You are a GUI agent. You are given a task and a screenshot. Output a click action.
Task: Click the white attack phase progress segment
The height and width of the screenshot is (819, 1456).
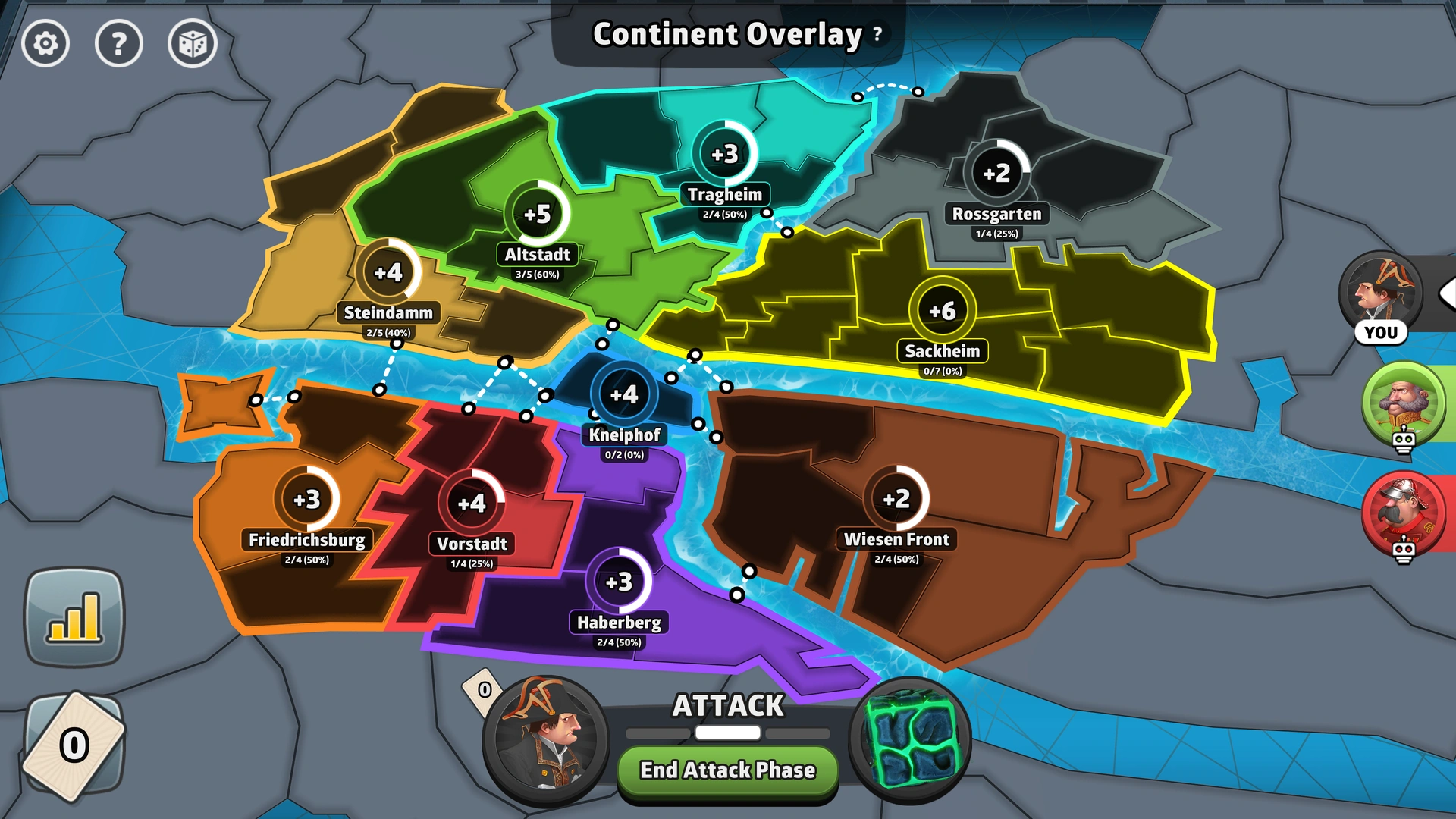coord(726,733)
